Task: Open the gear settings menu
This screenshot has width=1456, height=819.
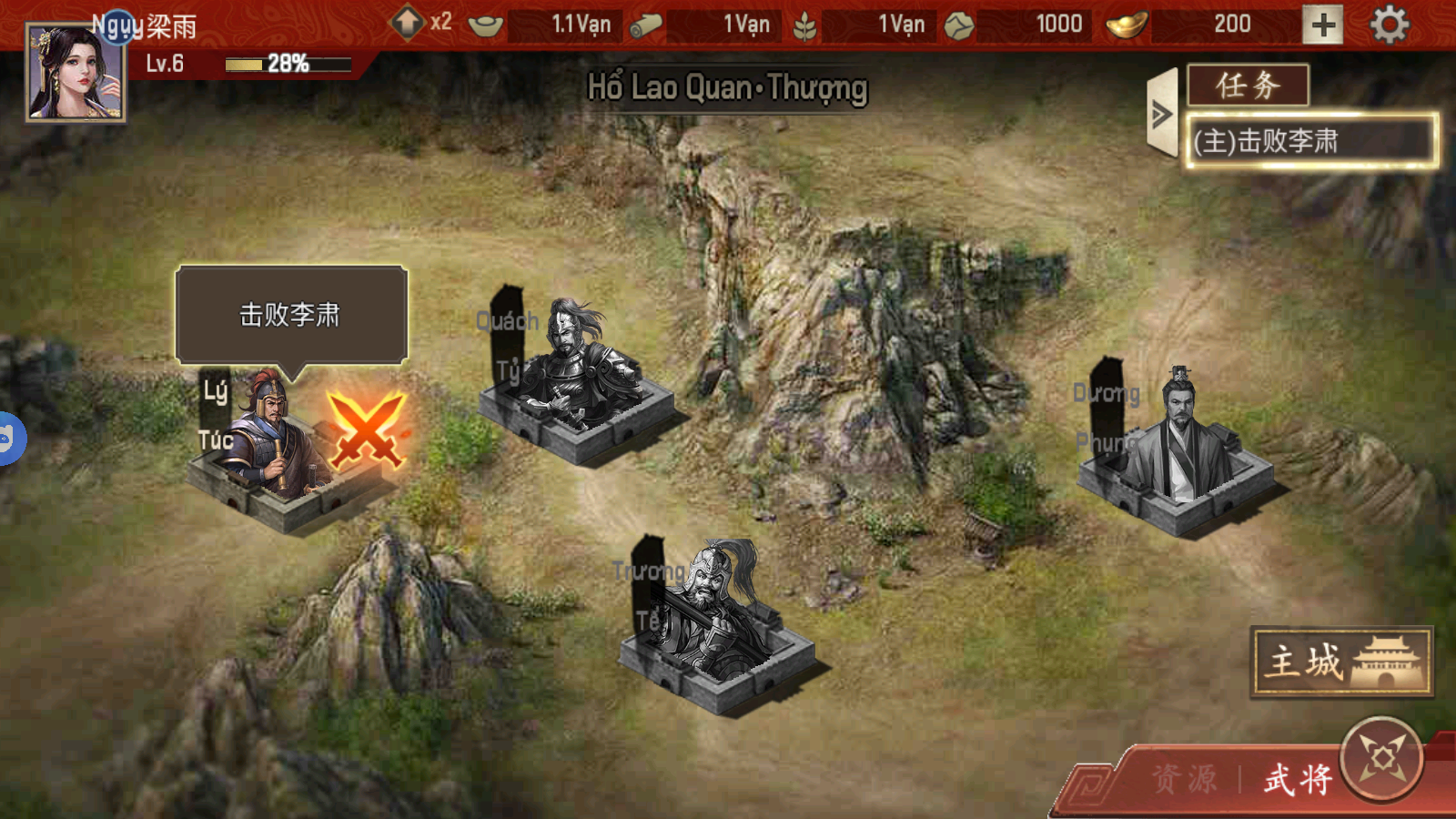Action: click(x=1389, y=25)
